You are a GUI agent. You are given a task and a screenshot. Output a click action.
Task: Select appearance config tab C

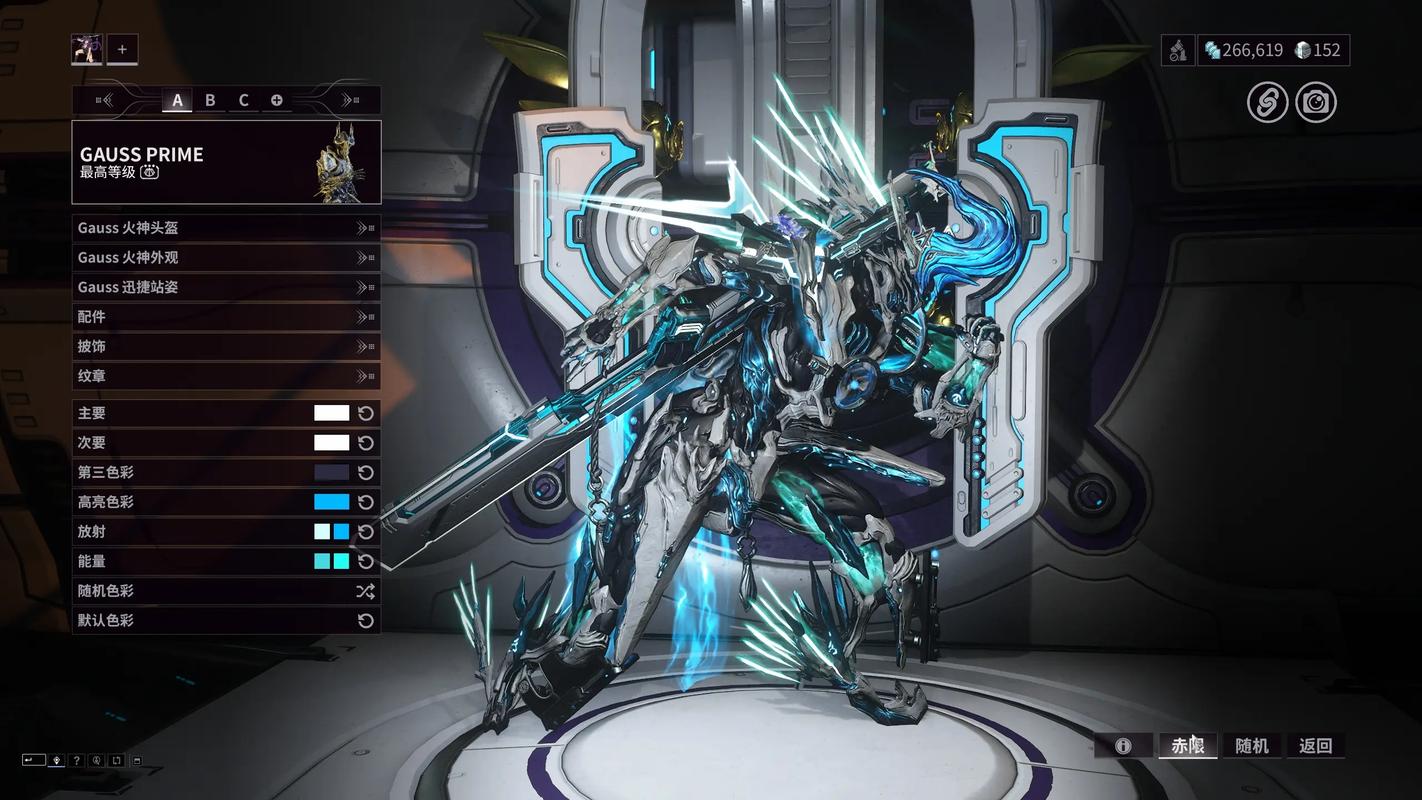tap(243, 100)
